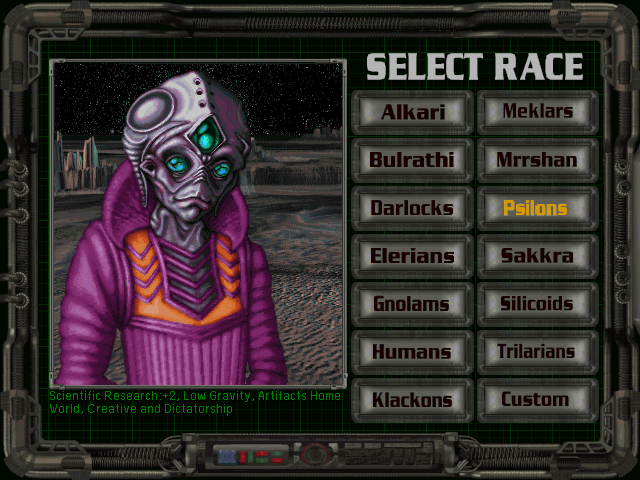Select the Mrrshan race button
Image resolution: width=640 pixels, height=480 pixels.
point(536,159)
